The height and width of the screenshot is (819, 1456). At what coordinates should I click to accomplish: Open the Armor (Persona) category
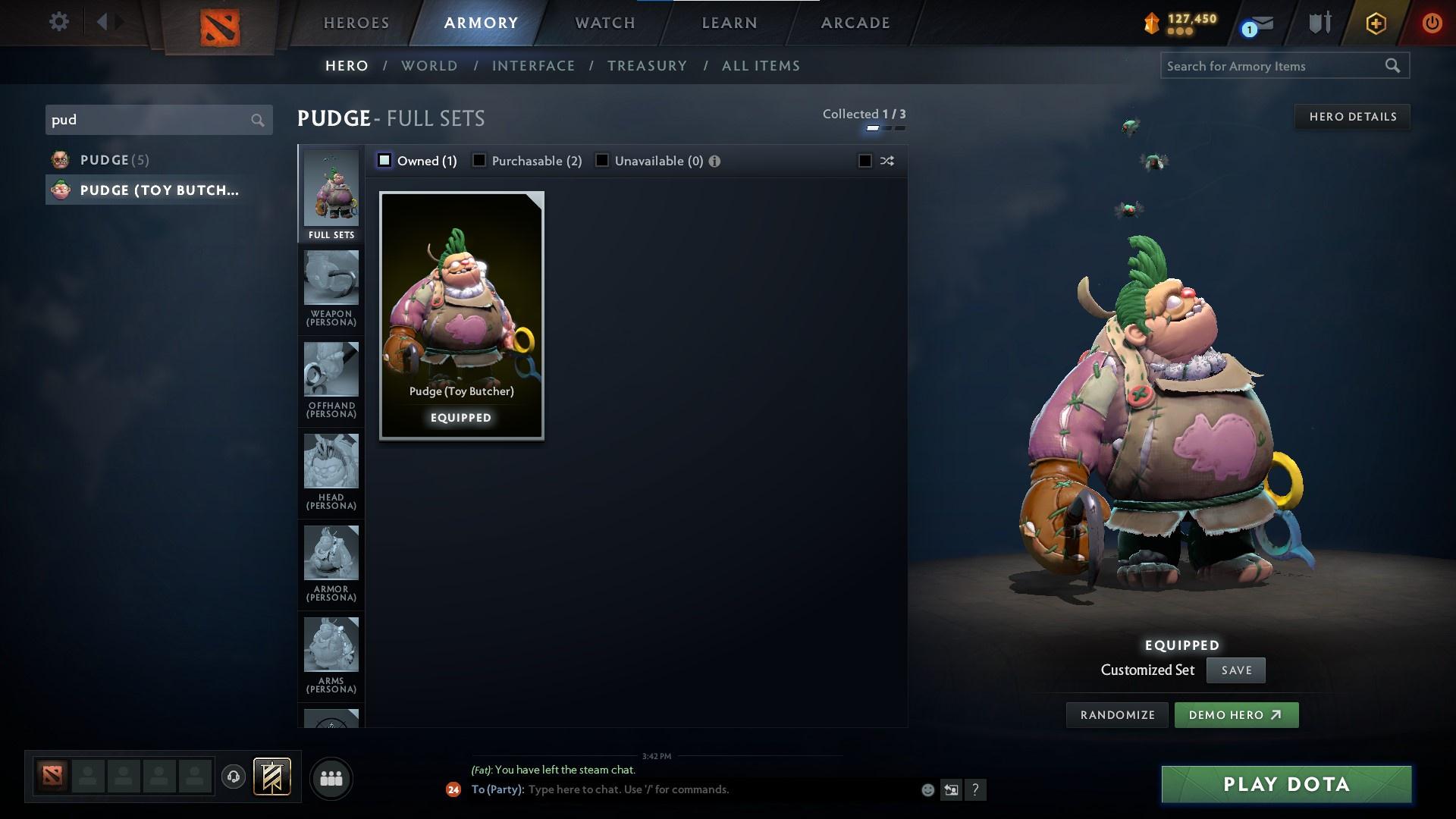[331, 559]
